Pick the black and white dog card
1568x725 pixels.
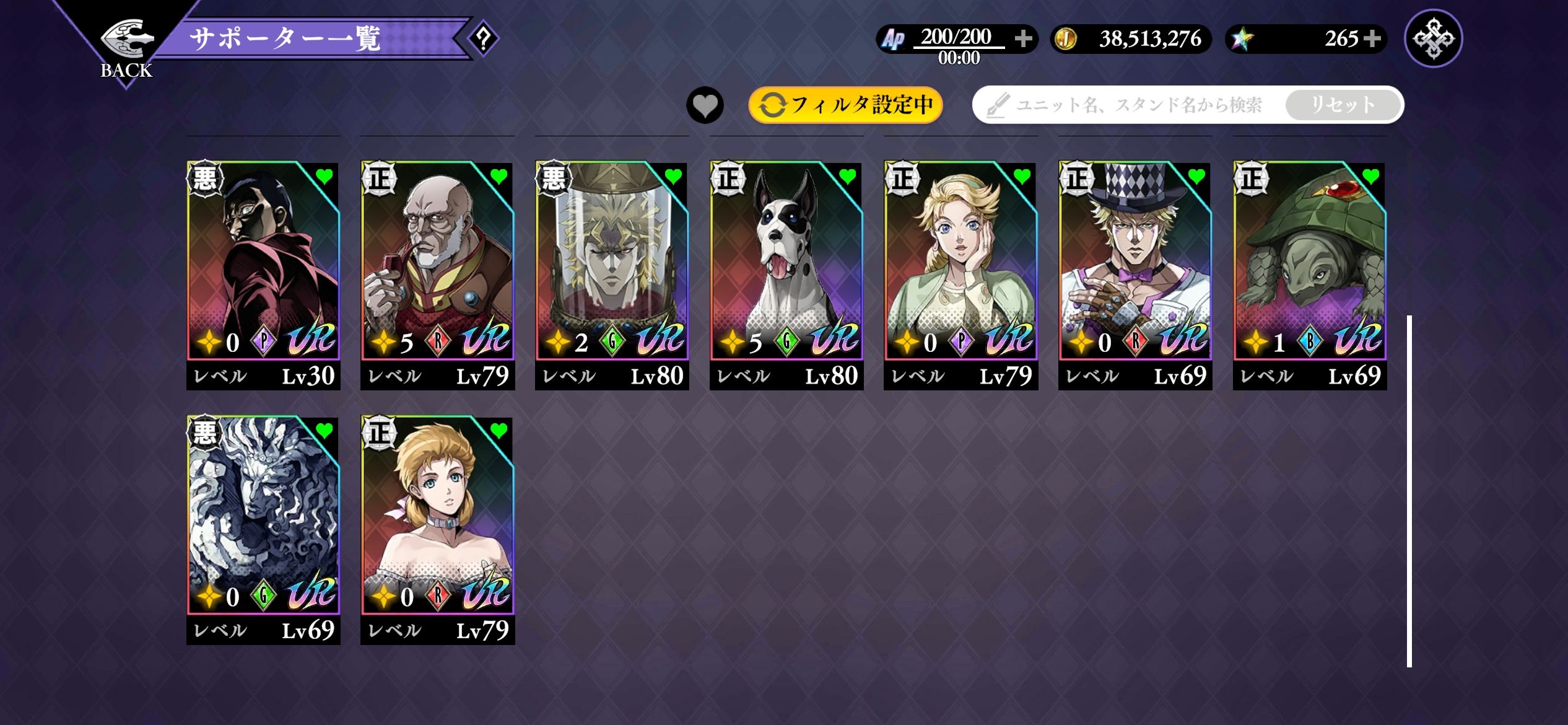click(x=786, y=275)
